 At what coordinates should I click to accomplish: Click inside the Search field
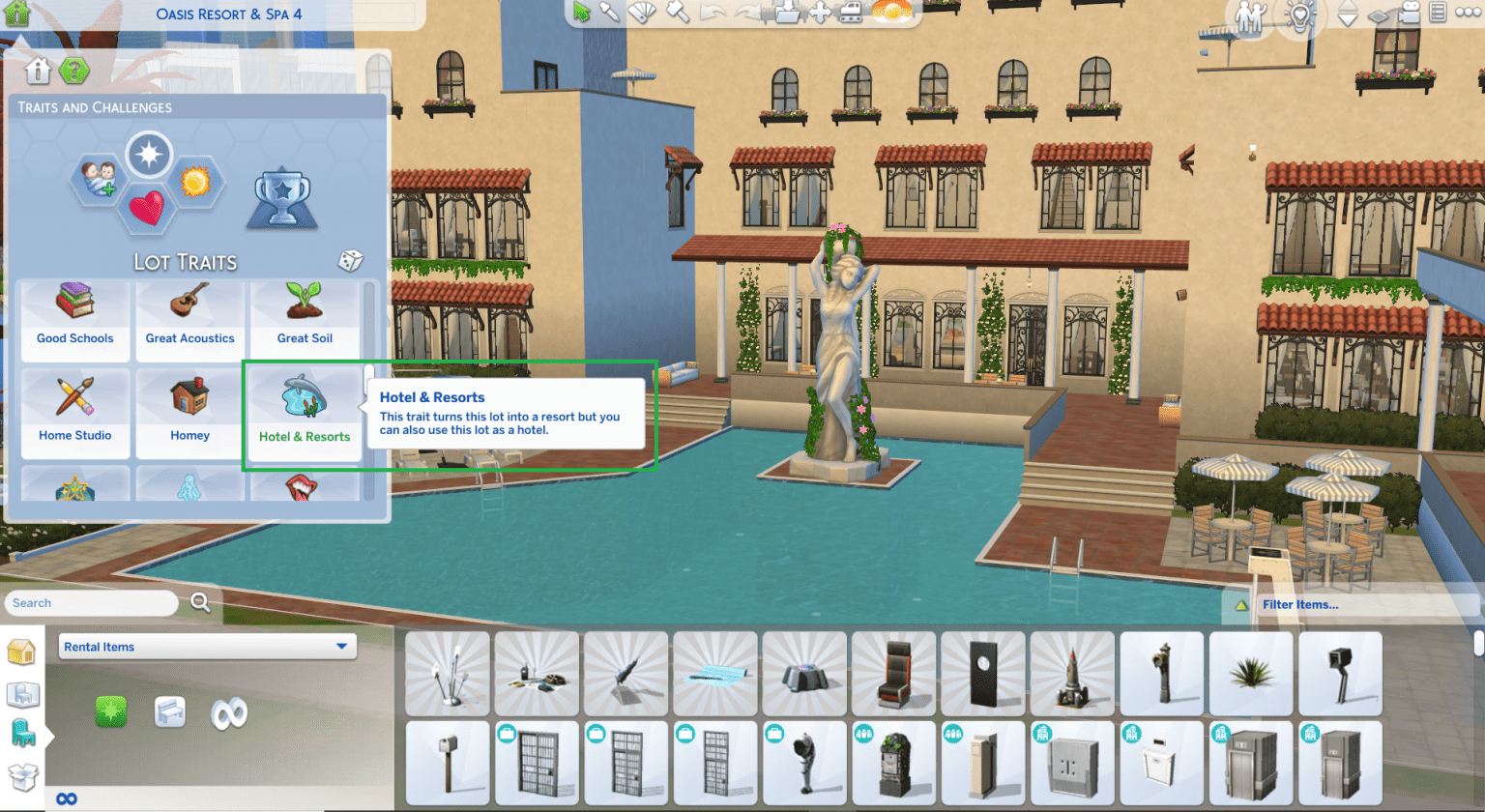[x=92, y=602]
